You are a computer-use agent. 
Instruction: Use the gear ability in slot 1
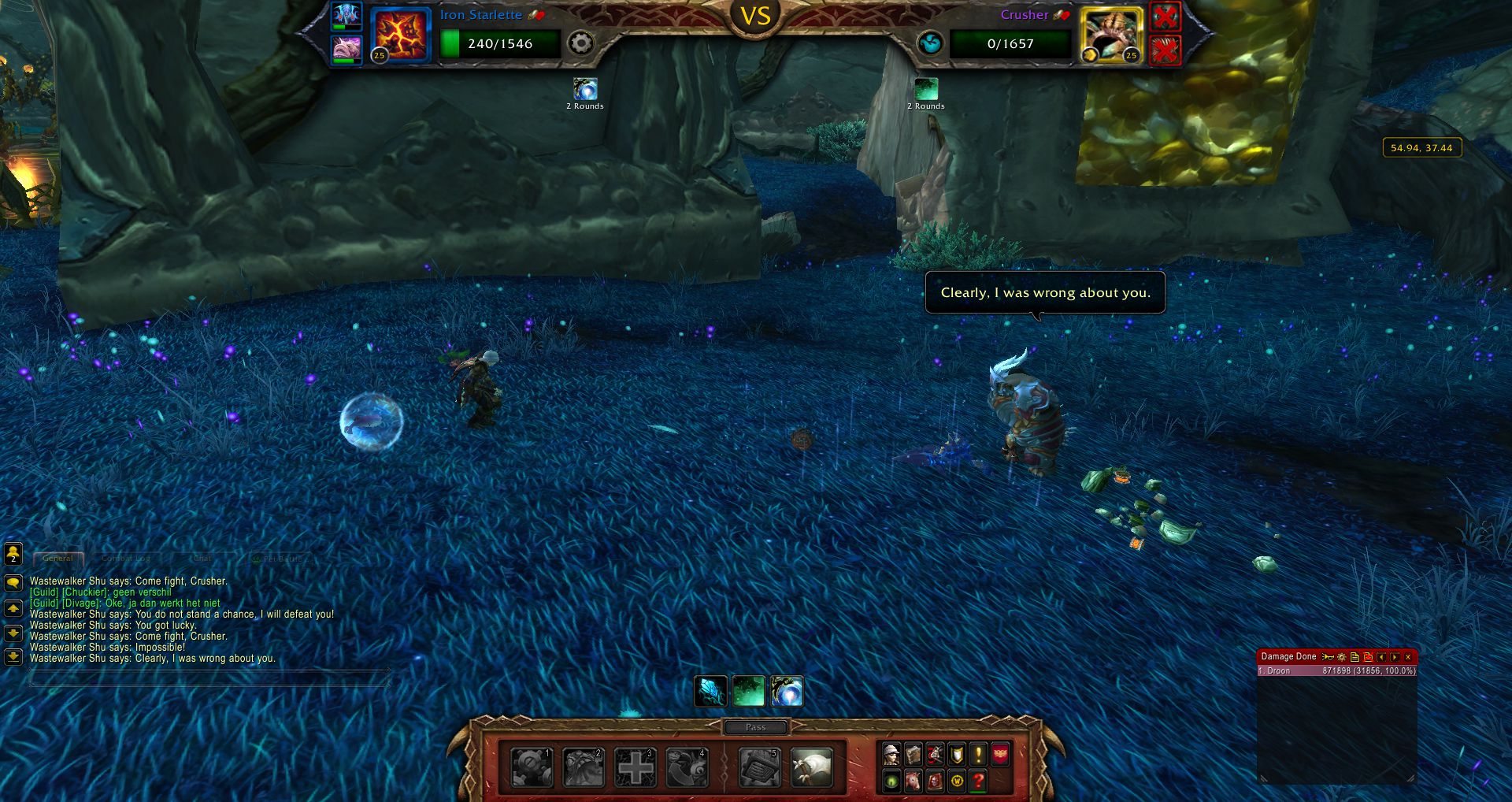(532, 767)
